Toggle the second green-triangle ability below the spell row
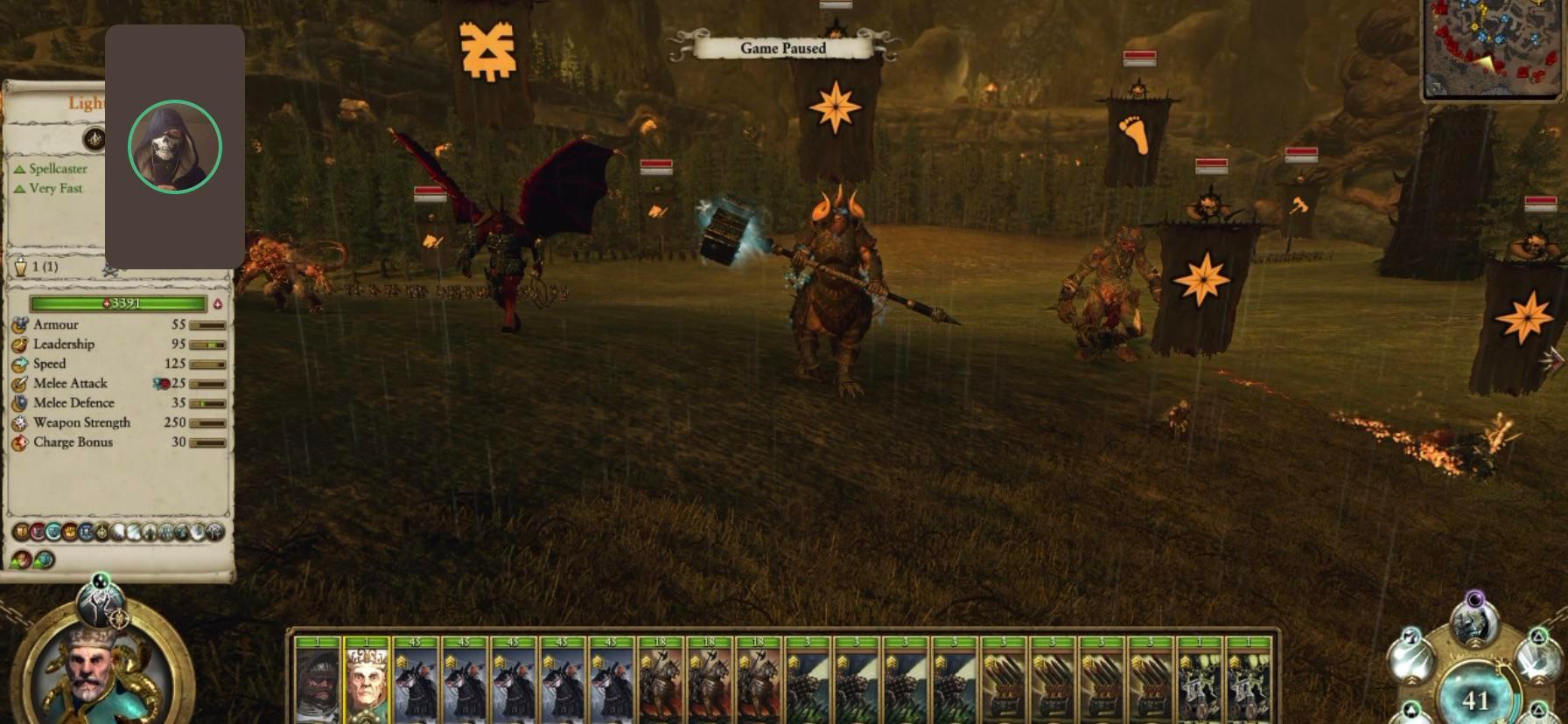1568x724 pixels. click(43, 560)
